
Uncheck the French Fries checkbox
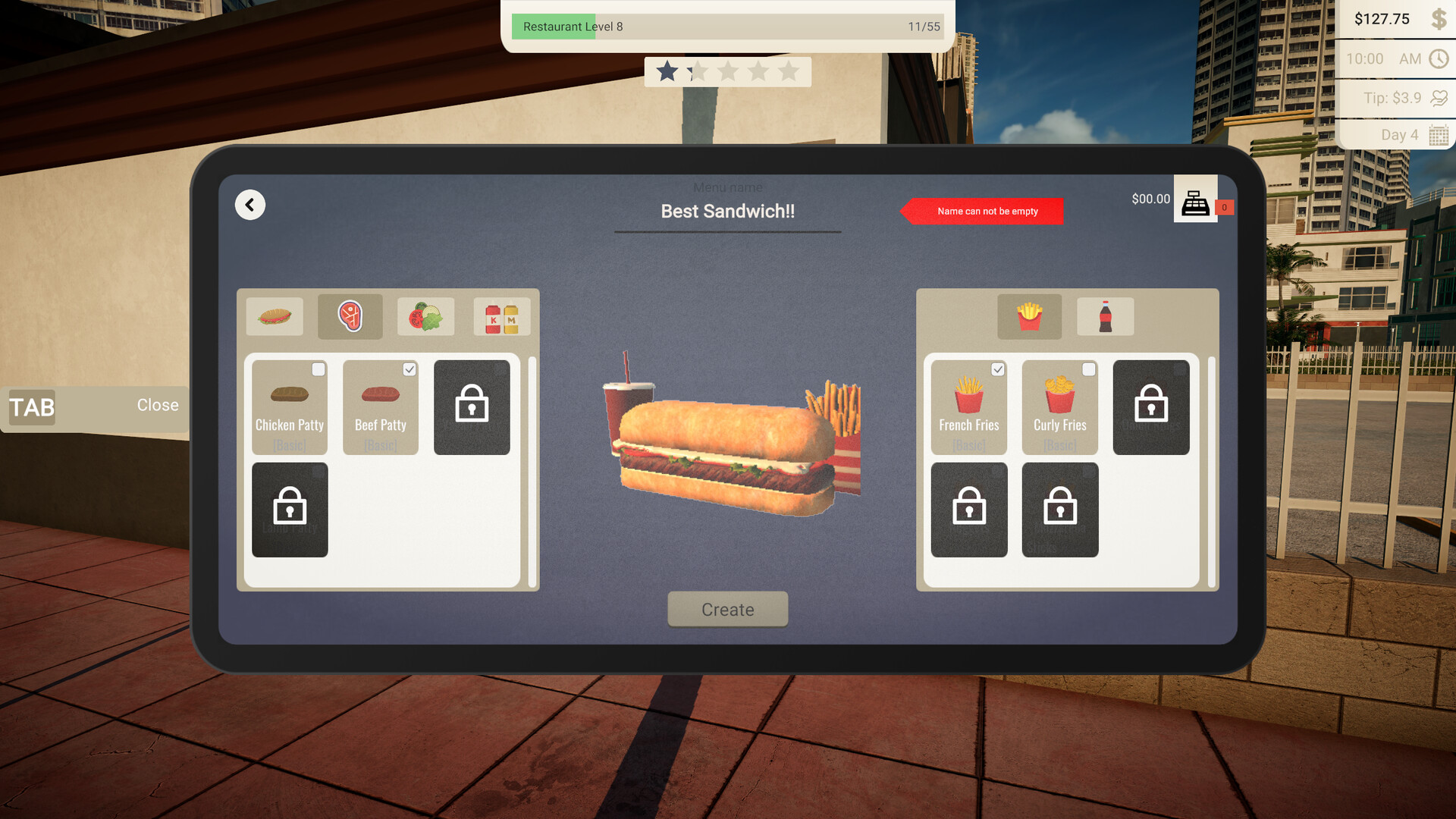tap(998, 369)
